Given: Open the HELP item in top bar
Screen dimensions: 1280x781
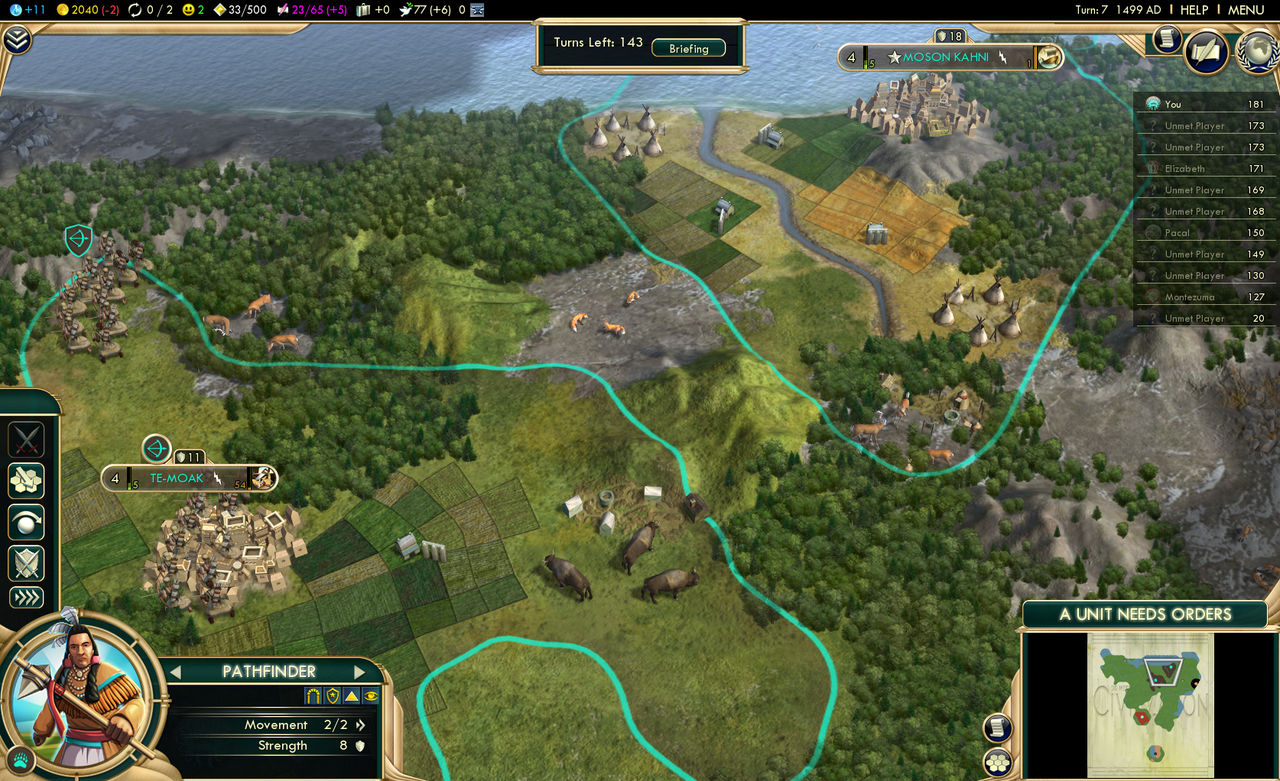Looking at the screenshot, I should pos(1194,9).
